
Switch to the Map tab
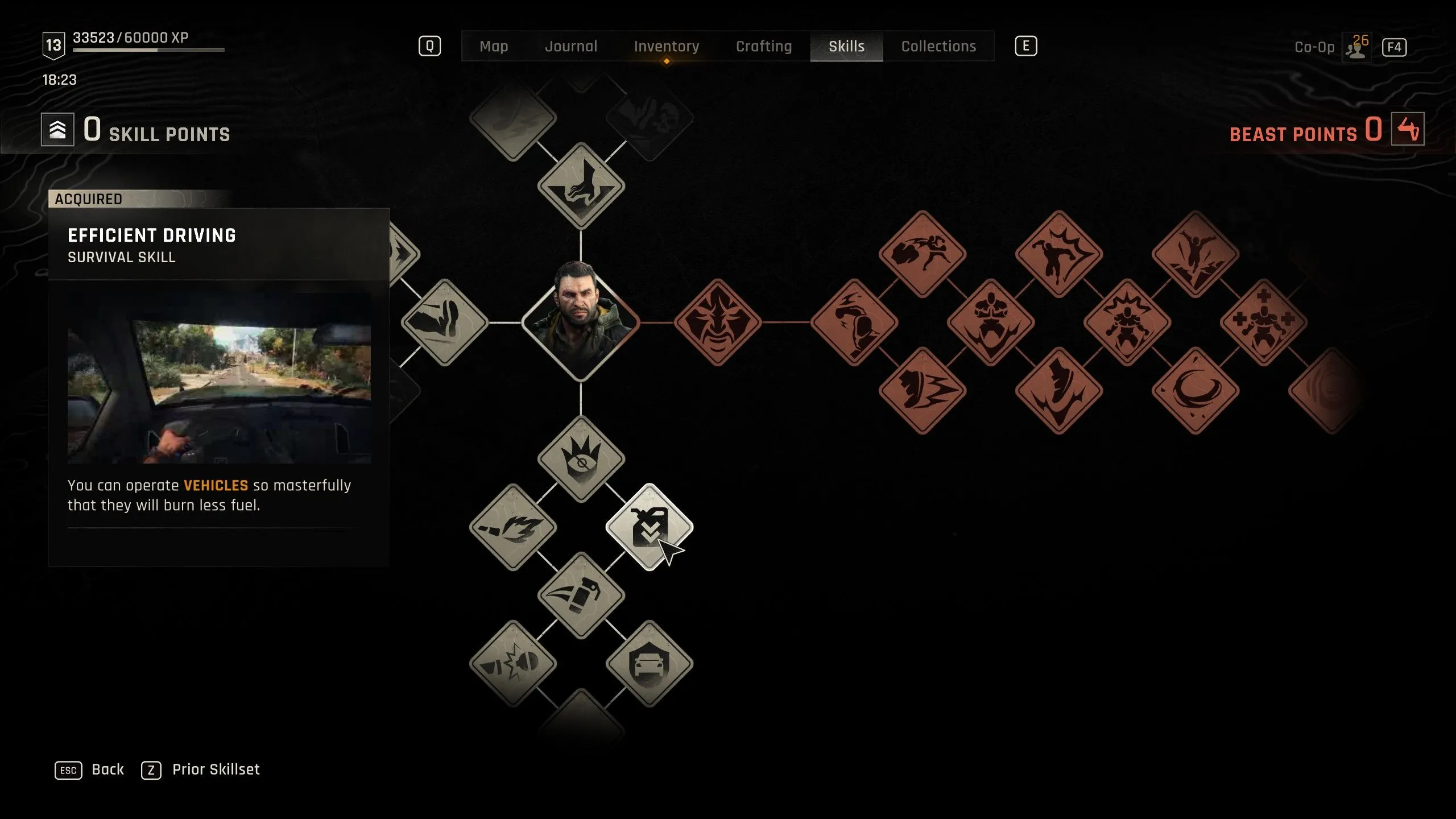[x=494, y=47]
